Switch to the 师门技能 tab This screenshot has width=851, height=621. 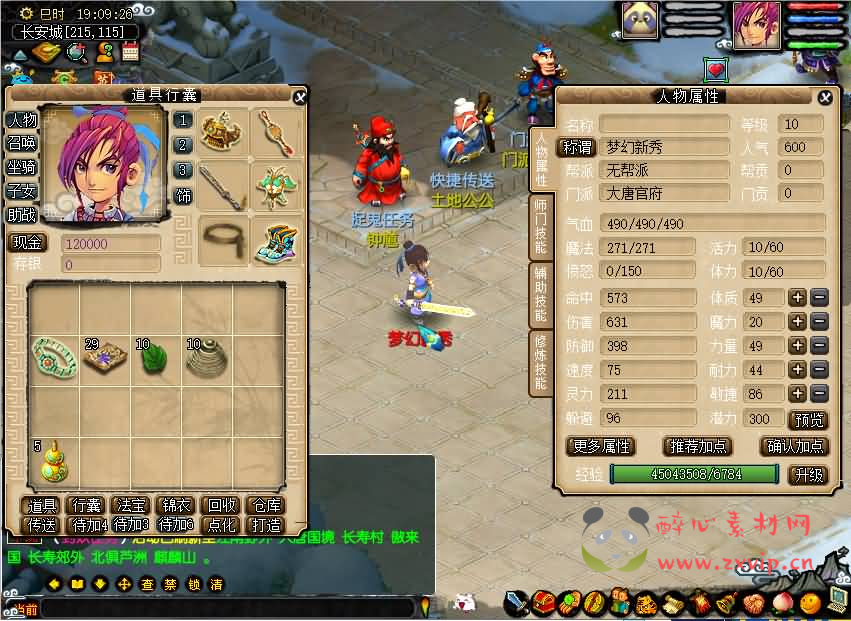[540, 228]
